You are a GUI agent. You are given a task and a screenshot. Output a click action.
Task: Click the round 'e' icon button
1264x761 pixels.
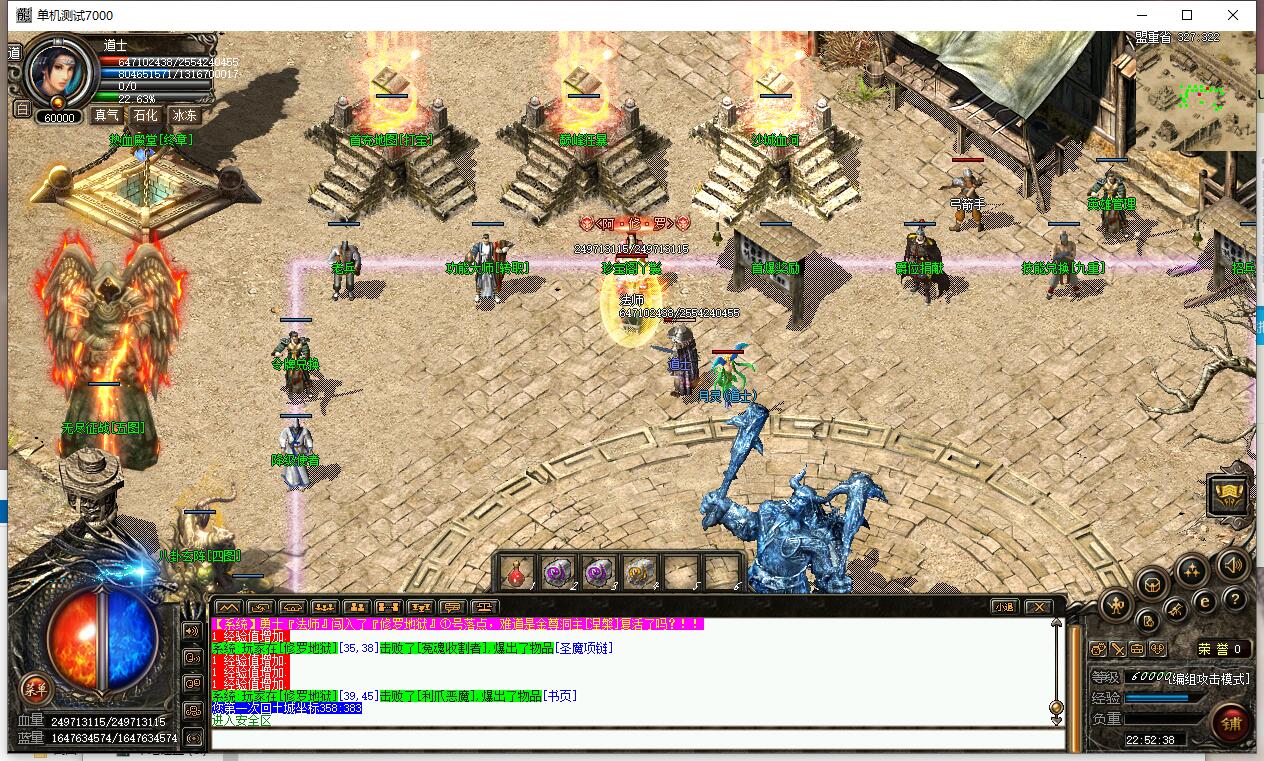click(1205, 601)
